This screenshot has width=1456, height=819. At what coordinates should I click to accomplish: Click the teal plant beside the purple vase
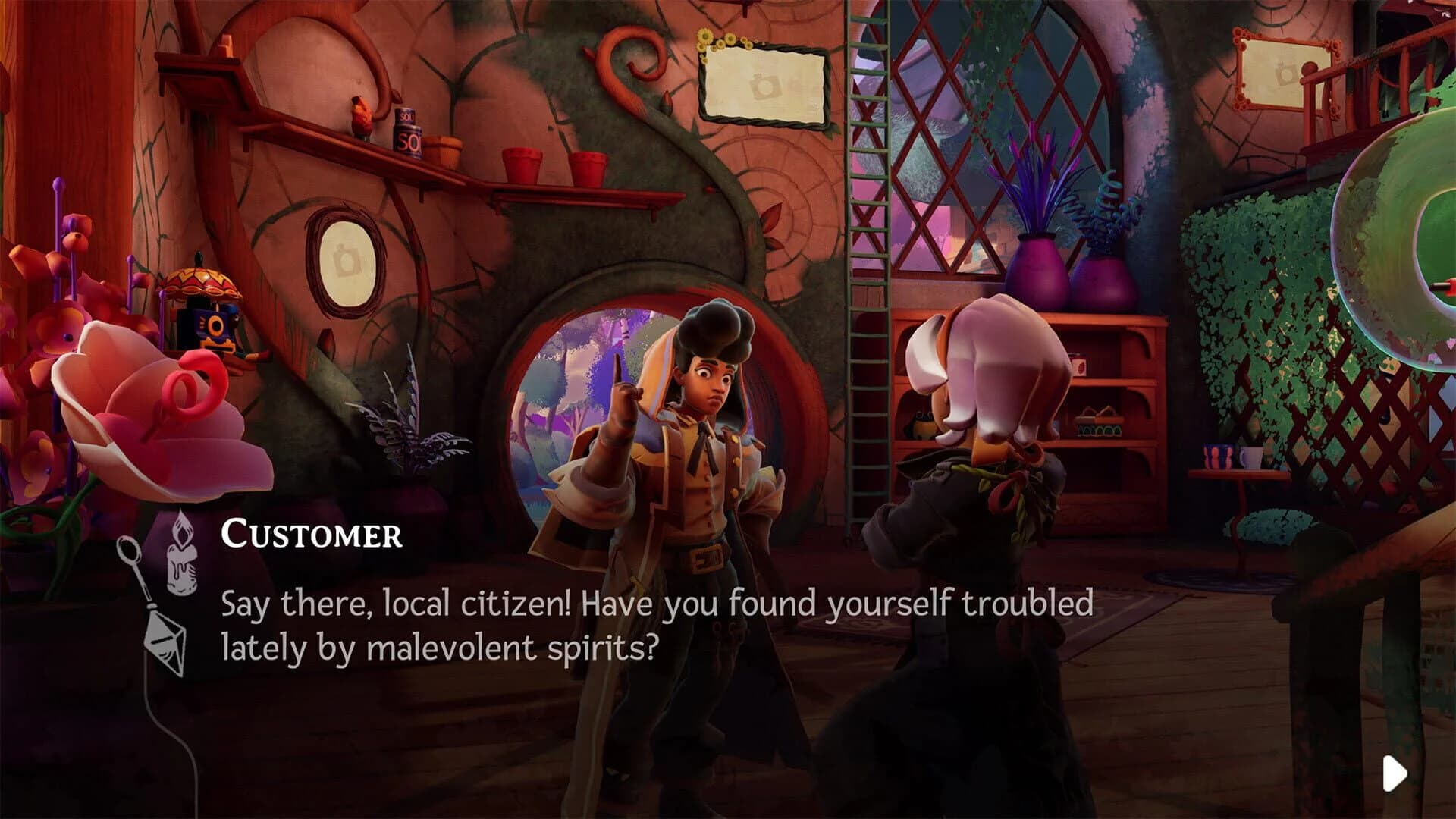(1099, 212)
